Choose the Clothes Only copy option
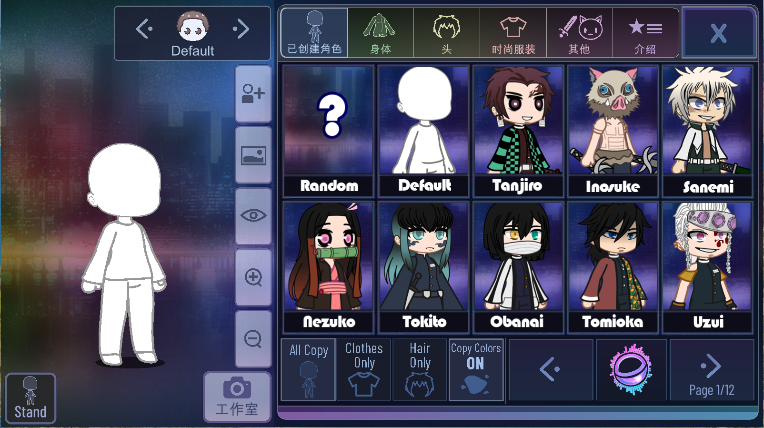 coord(364,370)
